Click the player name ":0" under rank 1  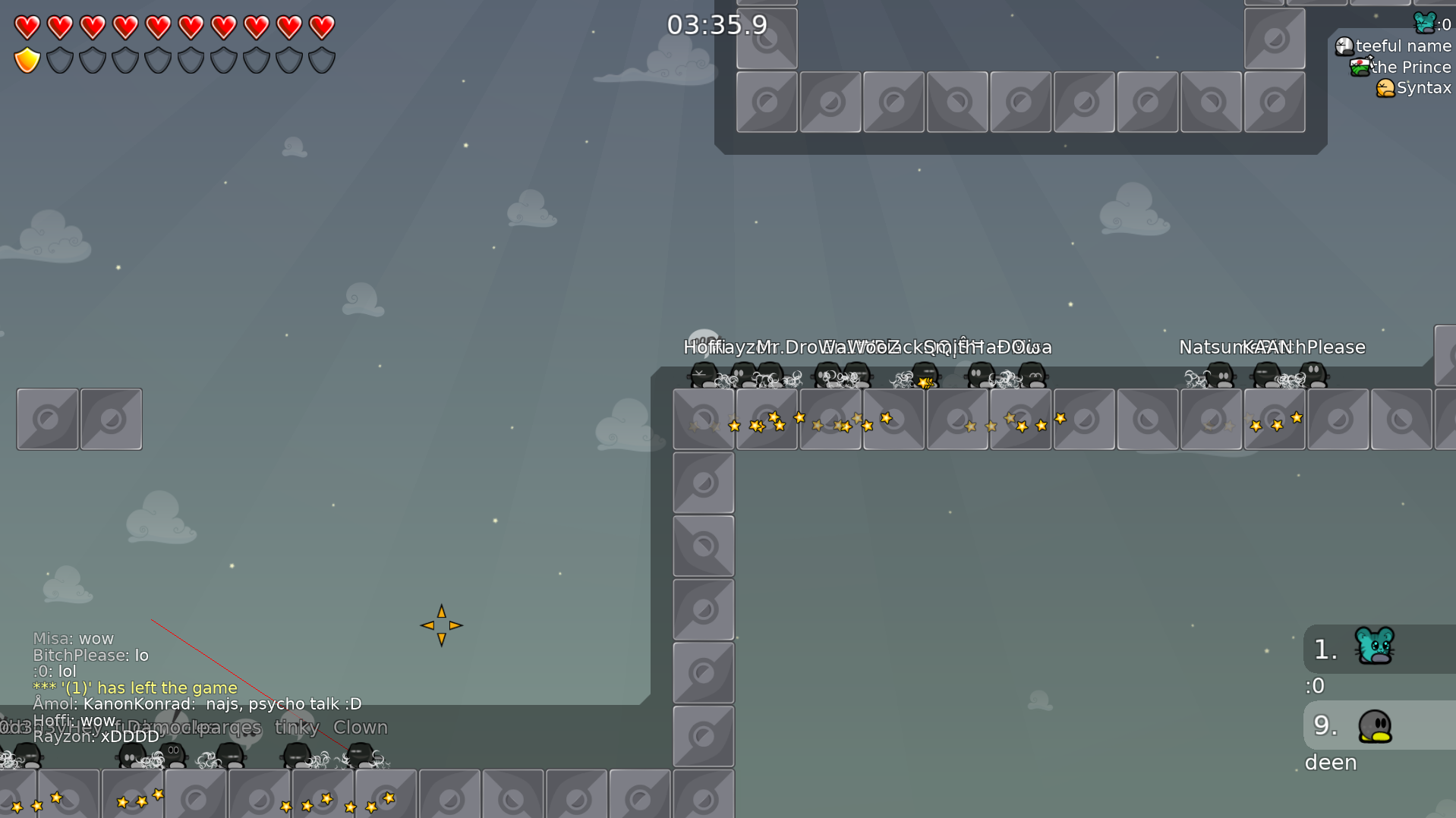click(1316, 685)
